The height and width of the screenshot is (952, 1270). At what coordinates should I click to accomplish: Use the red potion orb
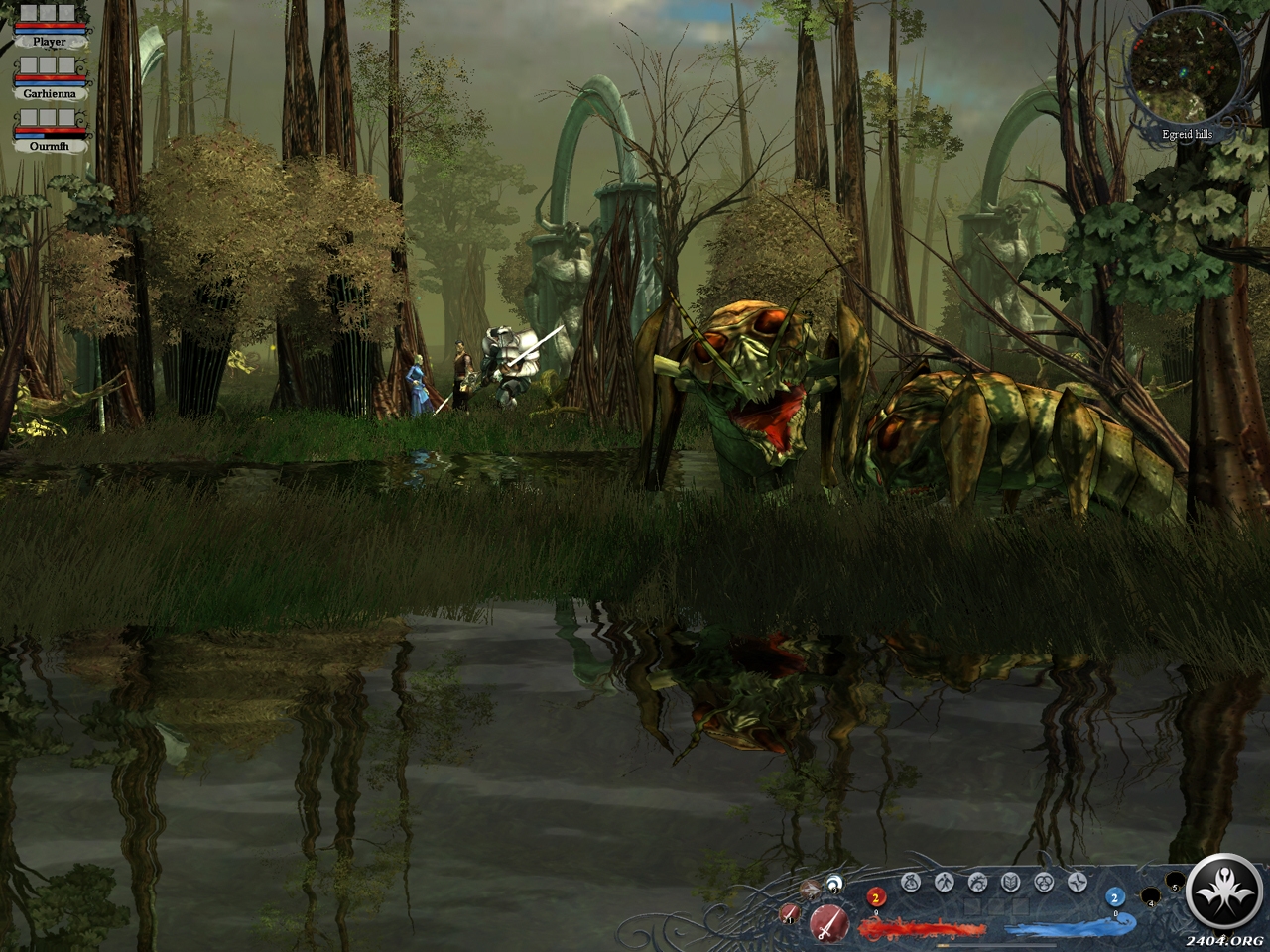tap(876, 898)
